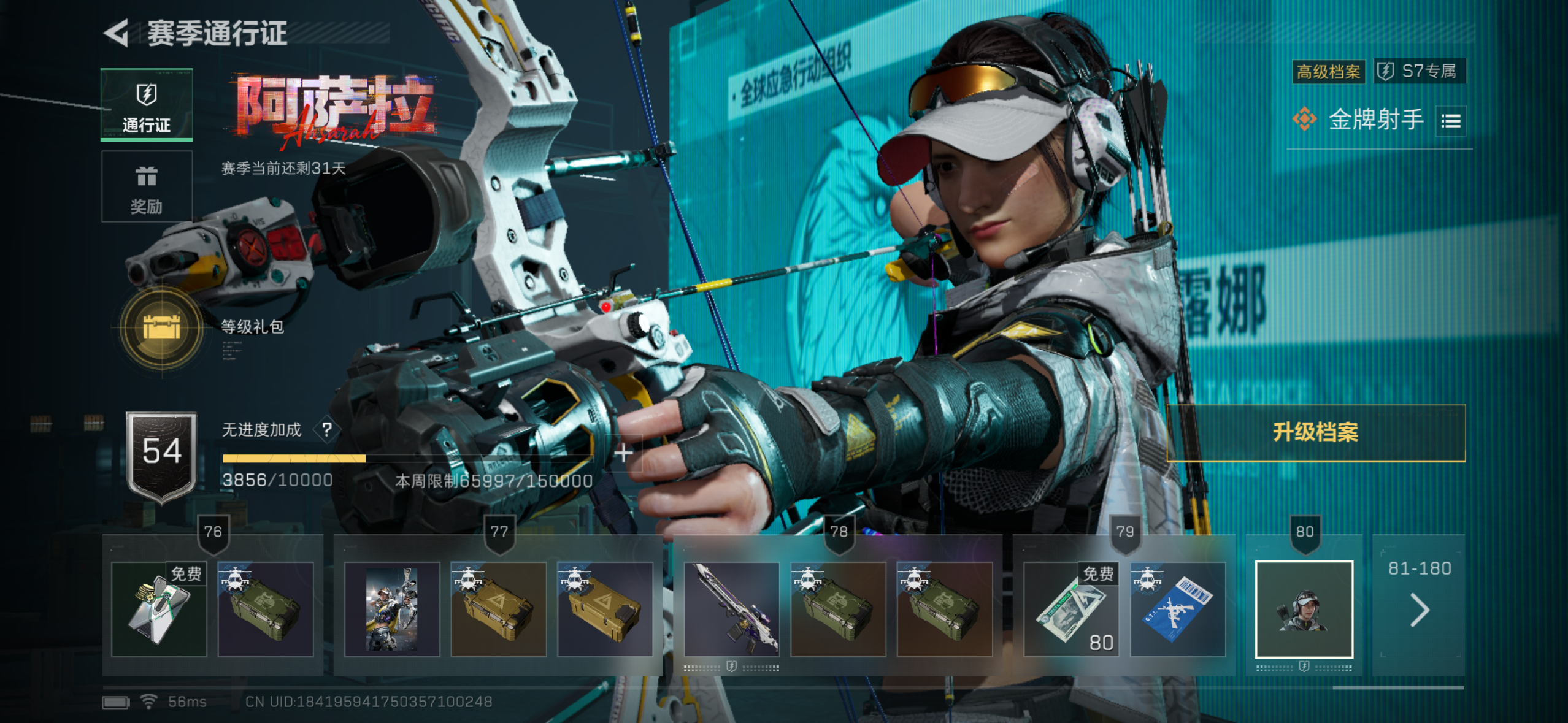Switch to the 通行证 tab

pyautogui.click(x=147, y=105)
